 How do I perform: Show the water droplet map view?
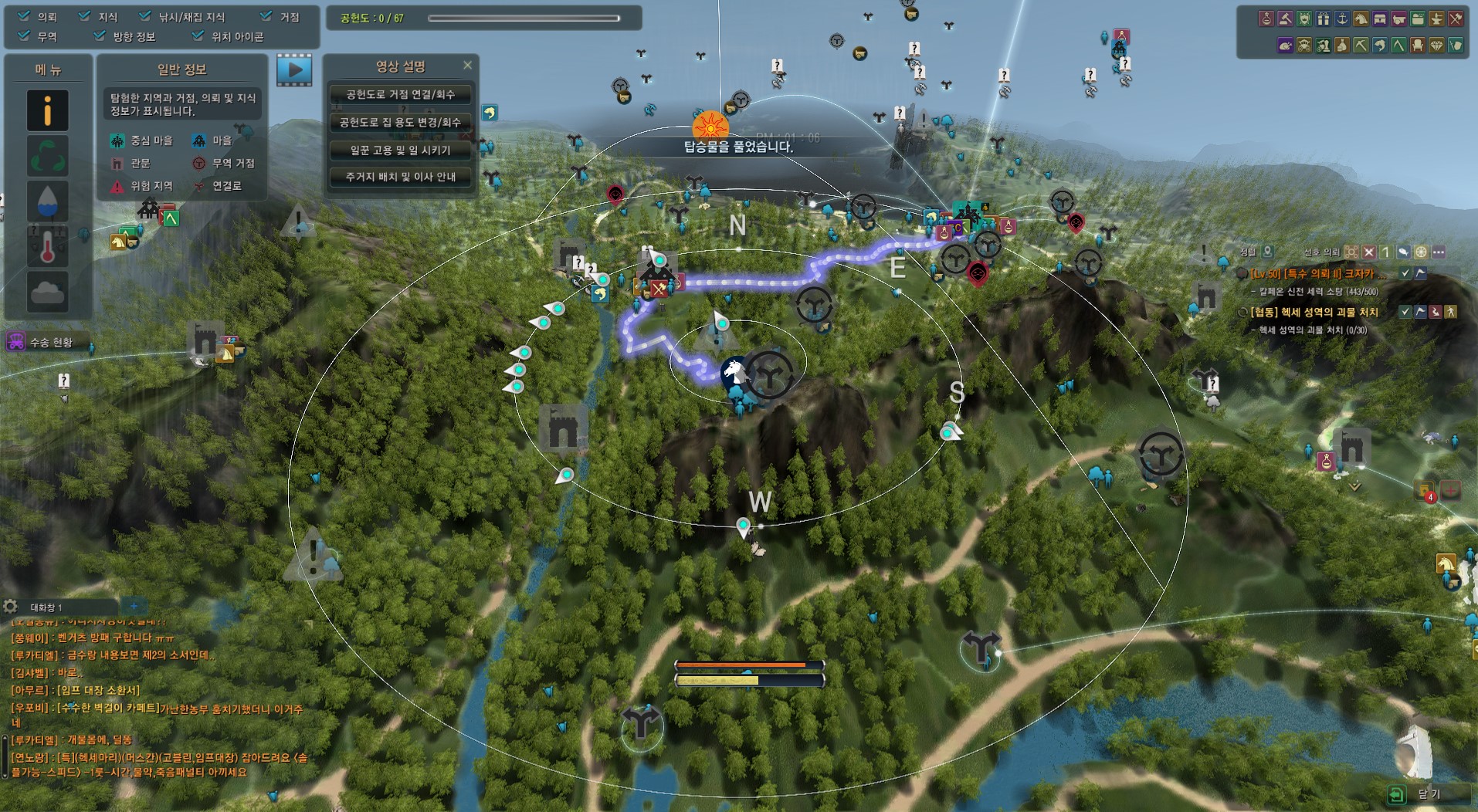[x=47, y=201]
